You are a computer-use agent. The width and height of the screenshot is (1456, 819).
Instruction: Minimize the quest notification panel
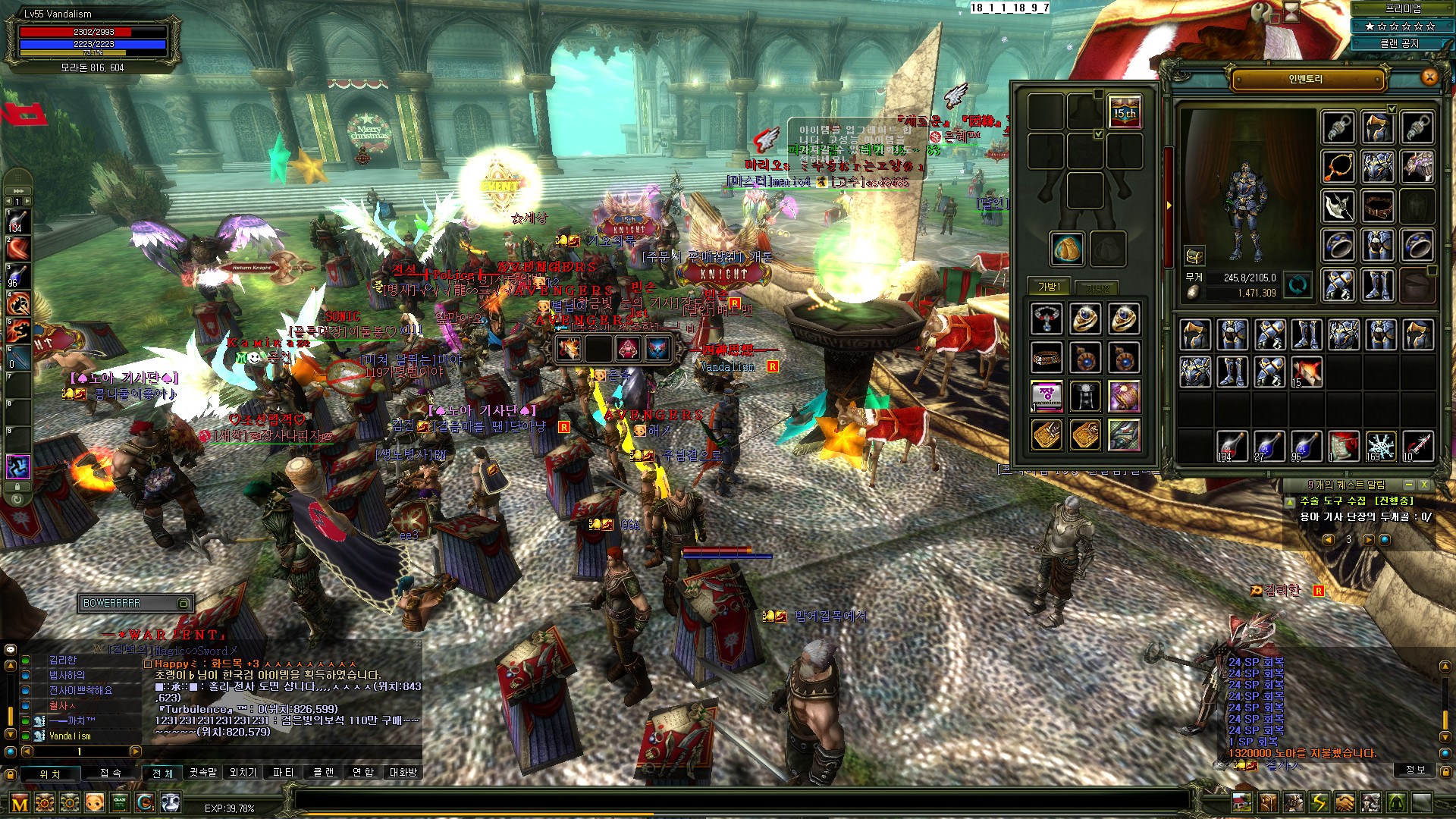1408,485
